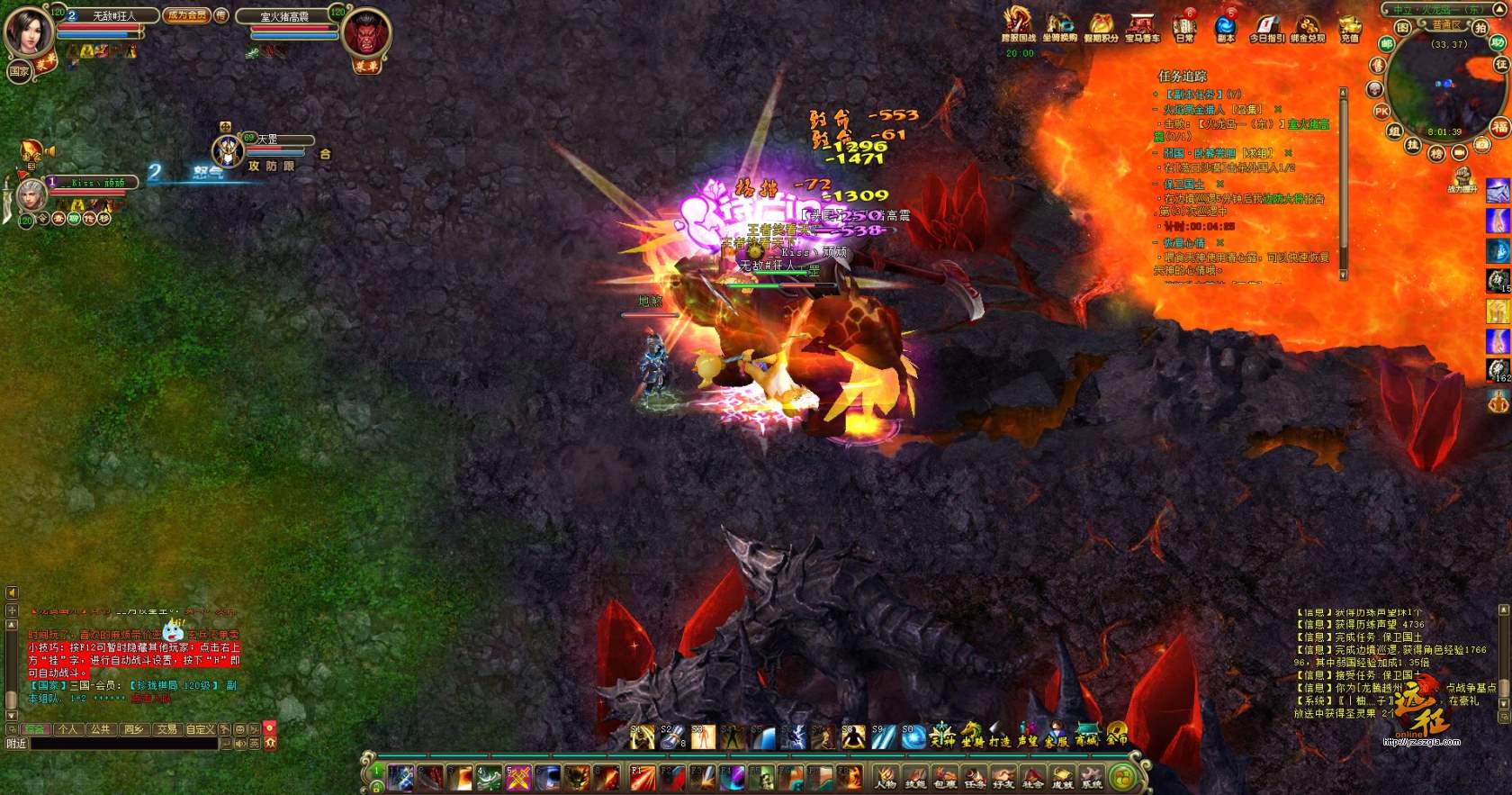Click the 充值 recharge gold icon
The height and width of the screenshot is (795, 1512).
[x=1349, y=27]
